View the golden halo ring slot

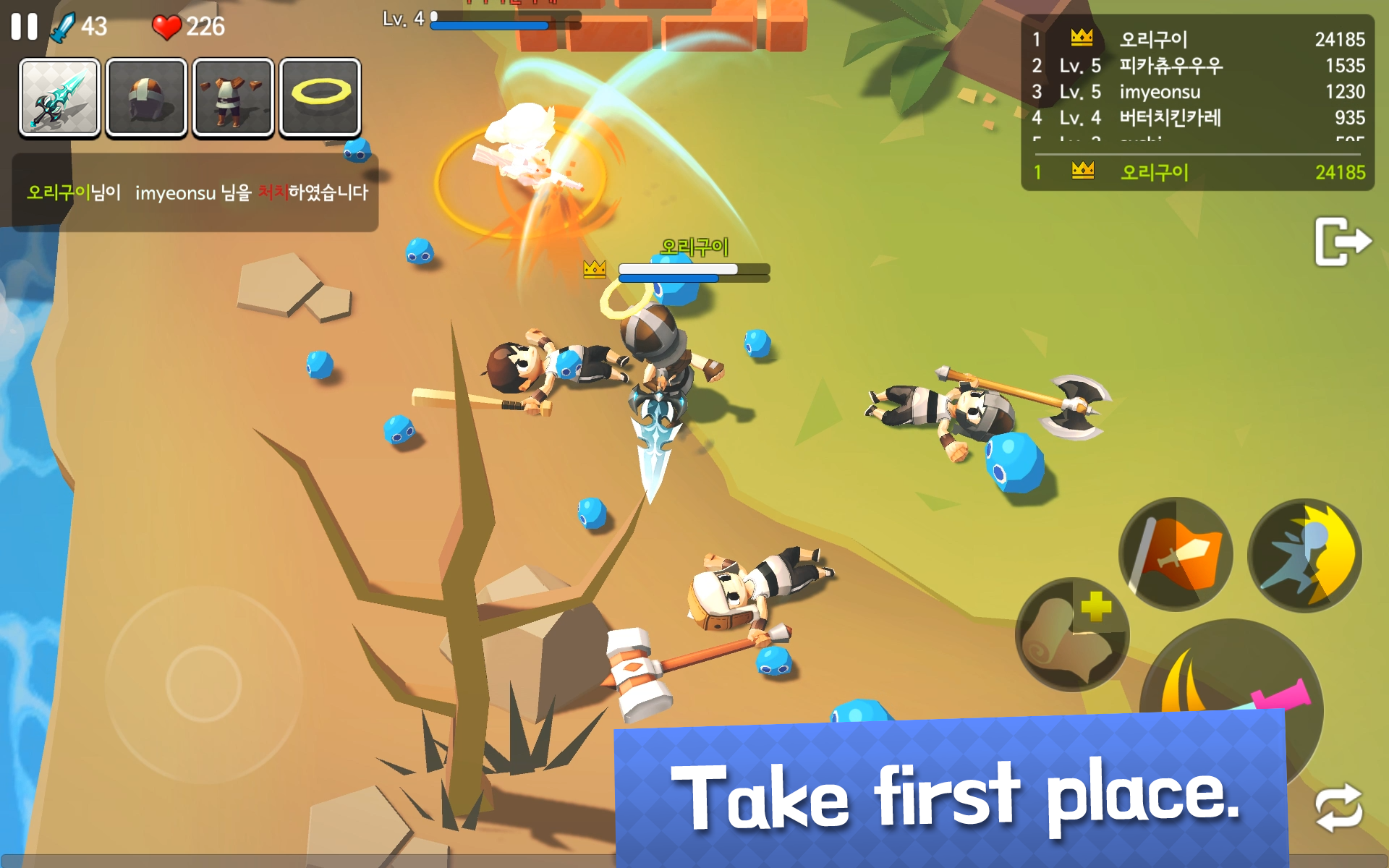(x=320, y=99)
